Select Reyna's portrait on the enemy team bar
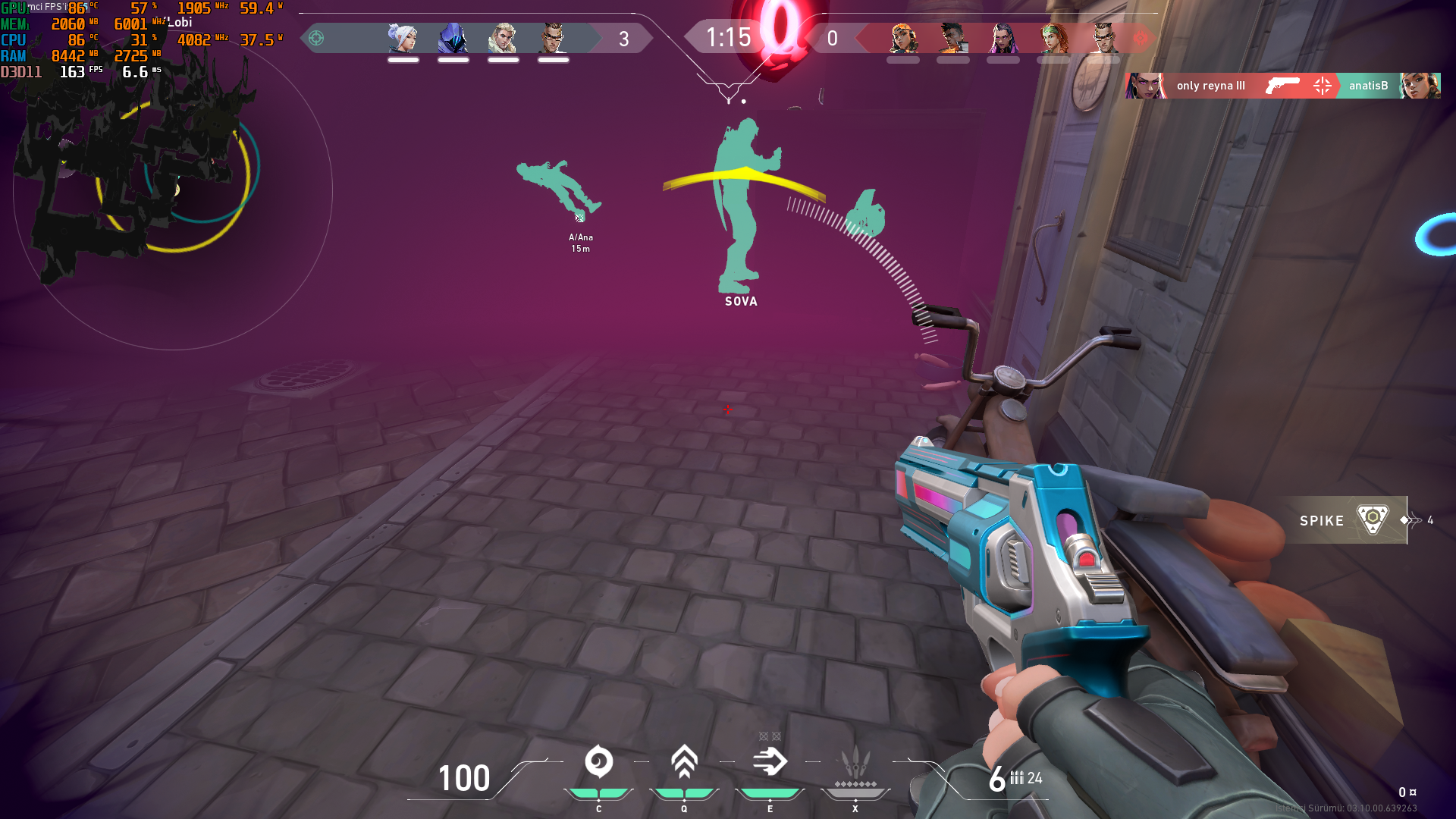Image resolution: width=1456 pixels, height=819 pixels. [x=1003, y=38]
